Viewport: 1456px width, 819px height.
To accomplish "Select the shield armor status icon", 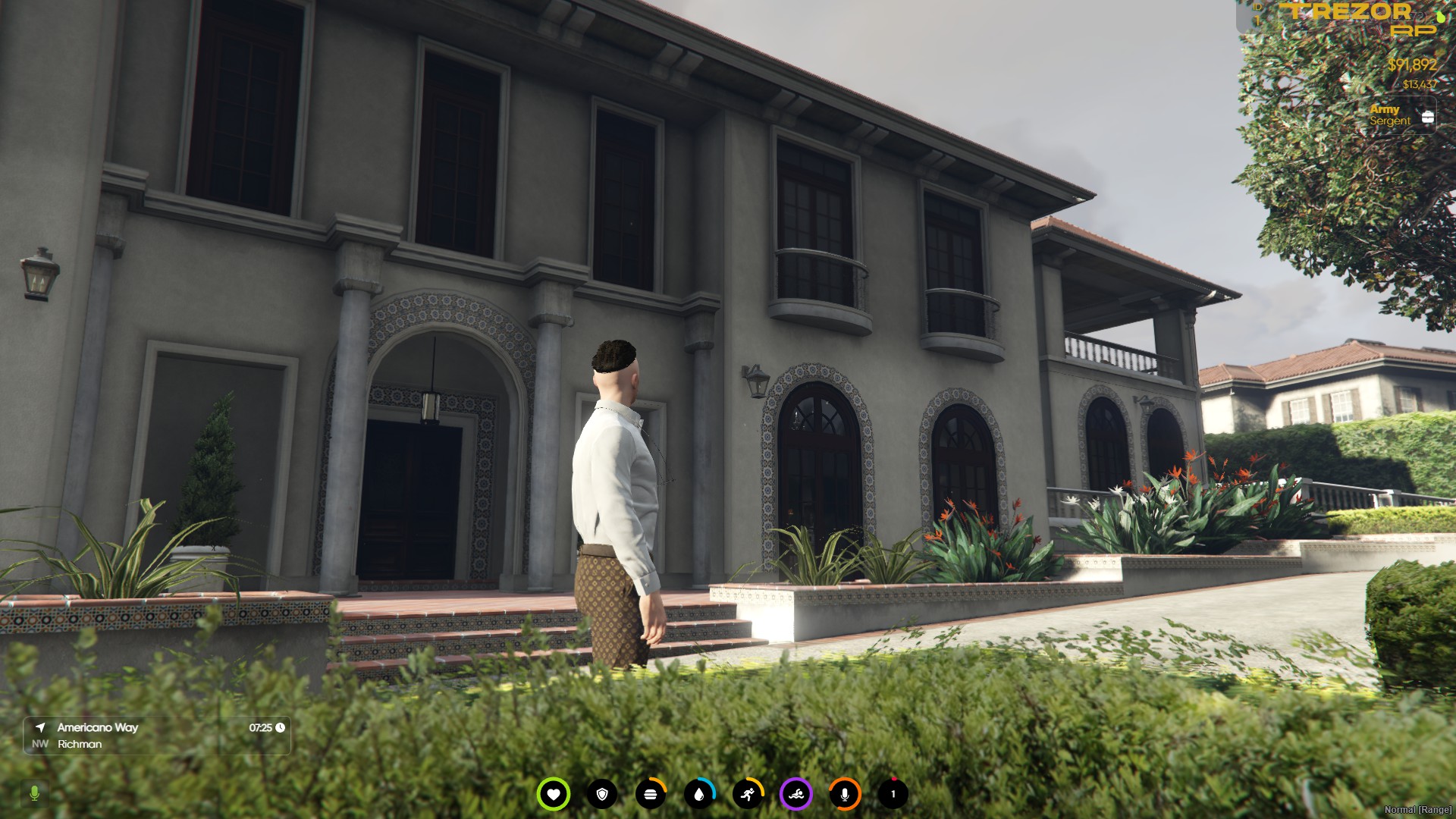I will click(x=602, y=794).
